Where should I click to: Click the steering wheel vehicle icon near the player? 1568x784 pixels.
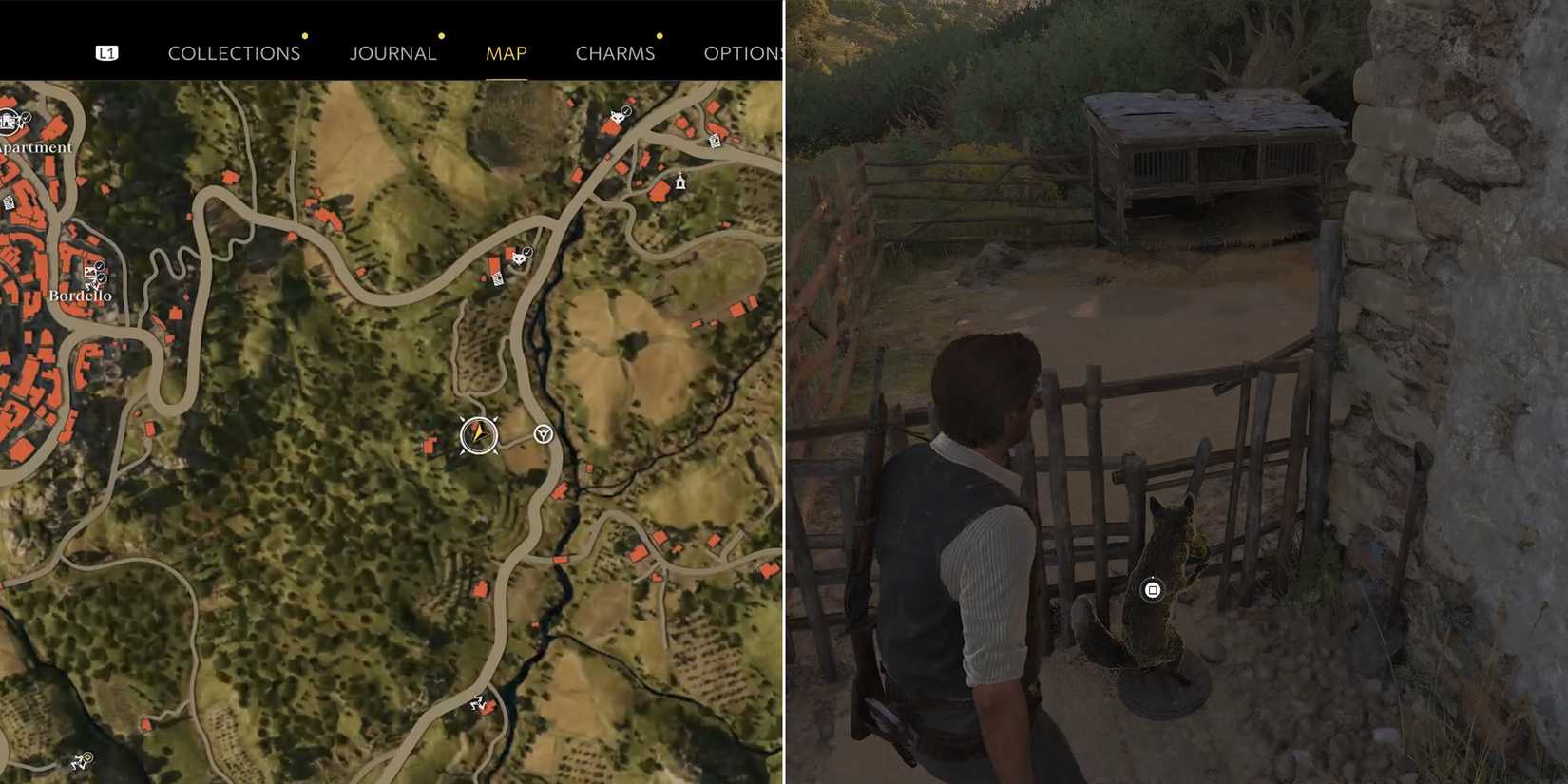[542, 433]
